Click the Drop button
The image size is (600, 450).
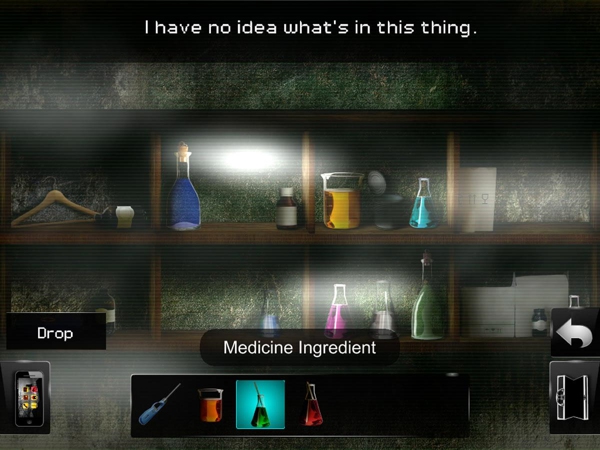(x=55, y=333)
